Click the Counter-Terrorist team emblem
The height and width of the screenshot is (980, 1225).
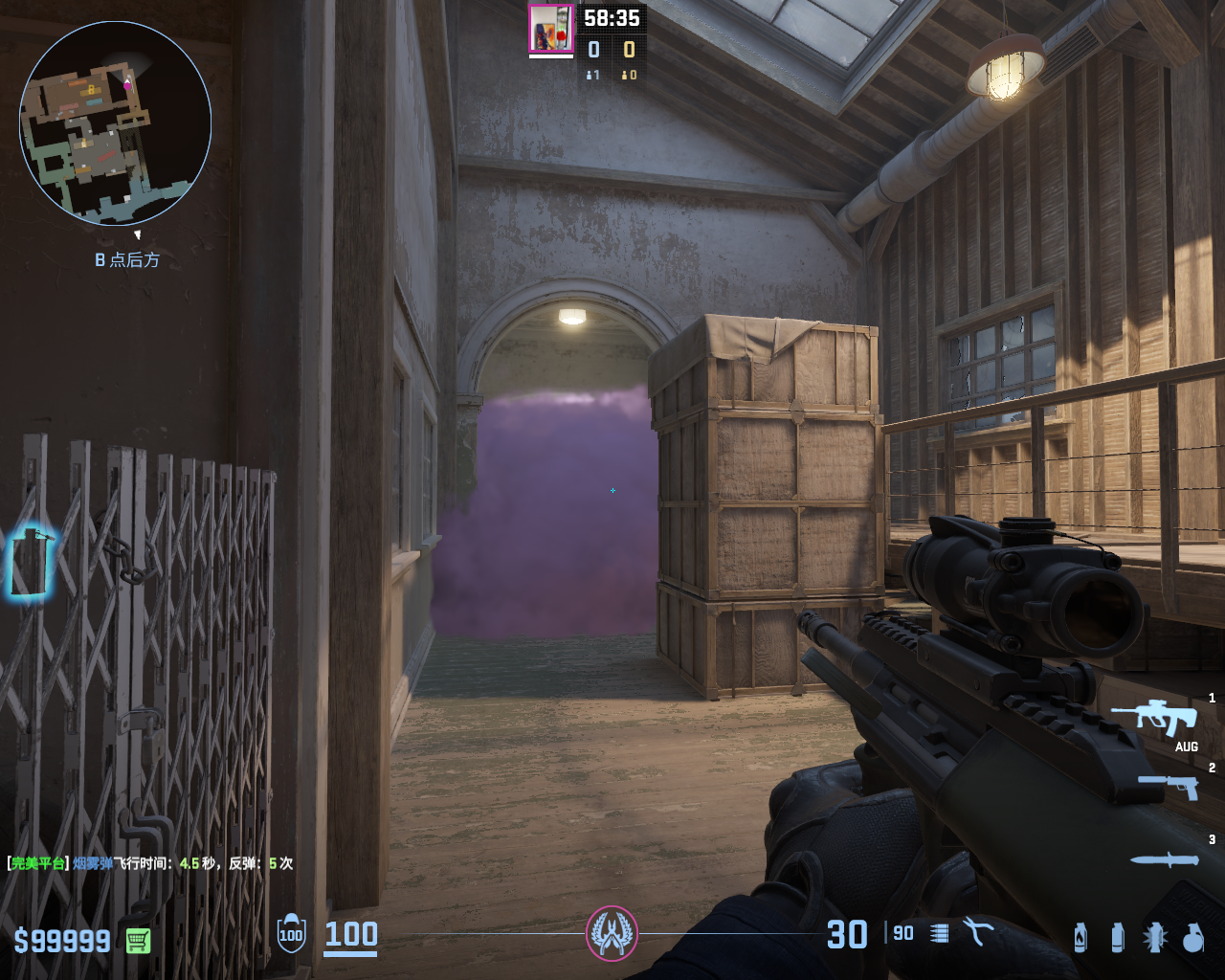click(612, 933)
